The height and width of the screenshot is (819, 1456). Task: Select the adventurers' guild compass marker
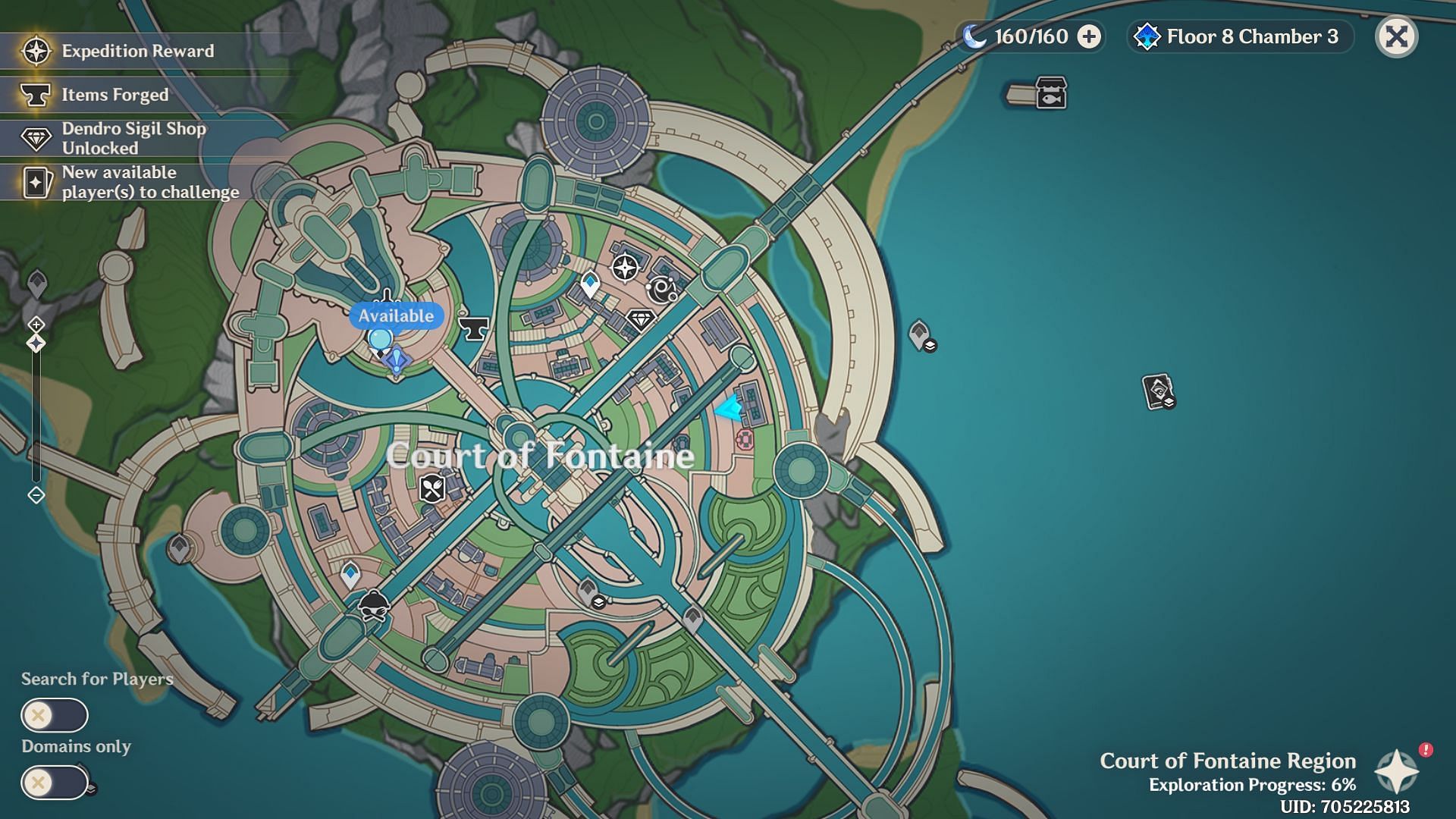click(625, 268)
